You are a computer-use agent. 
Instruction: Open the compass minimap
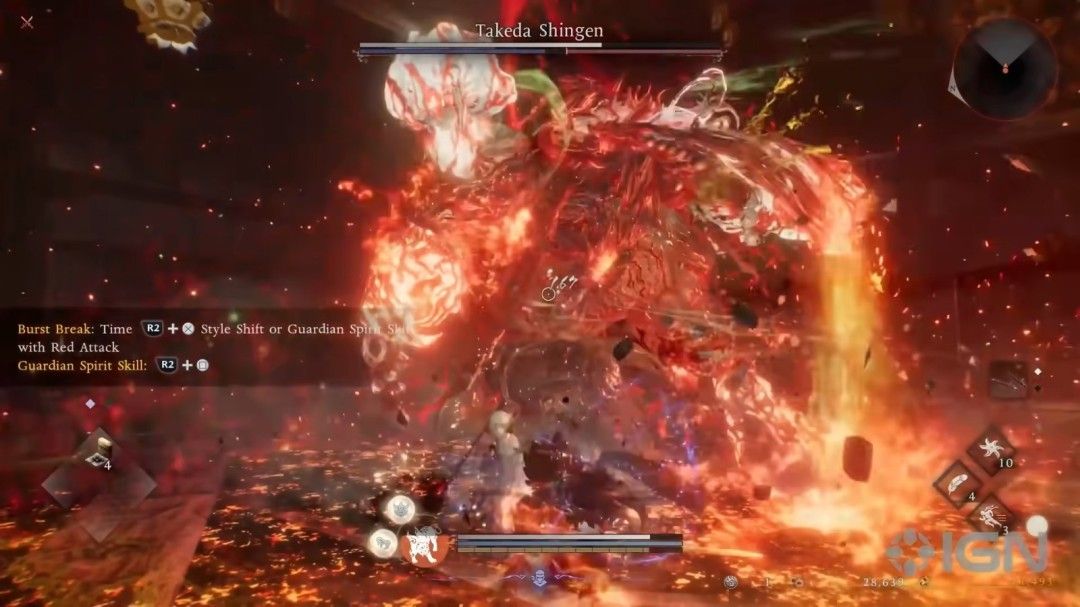(1004, 68)
